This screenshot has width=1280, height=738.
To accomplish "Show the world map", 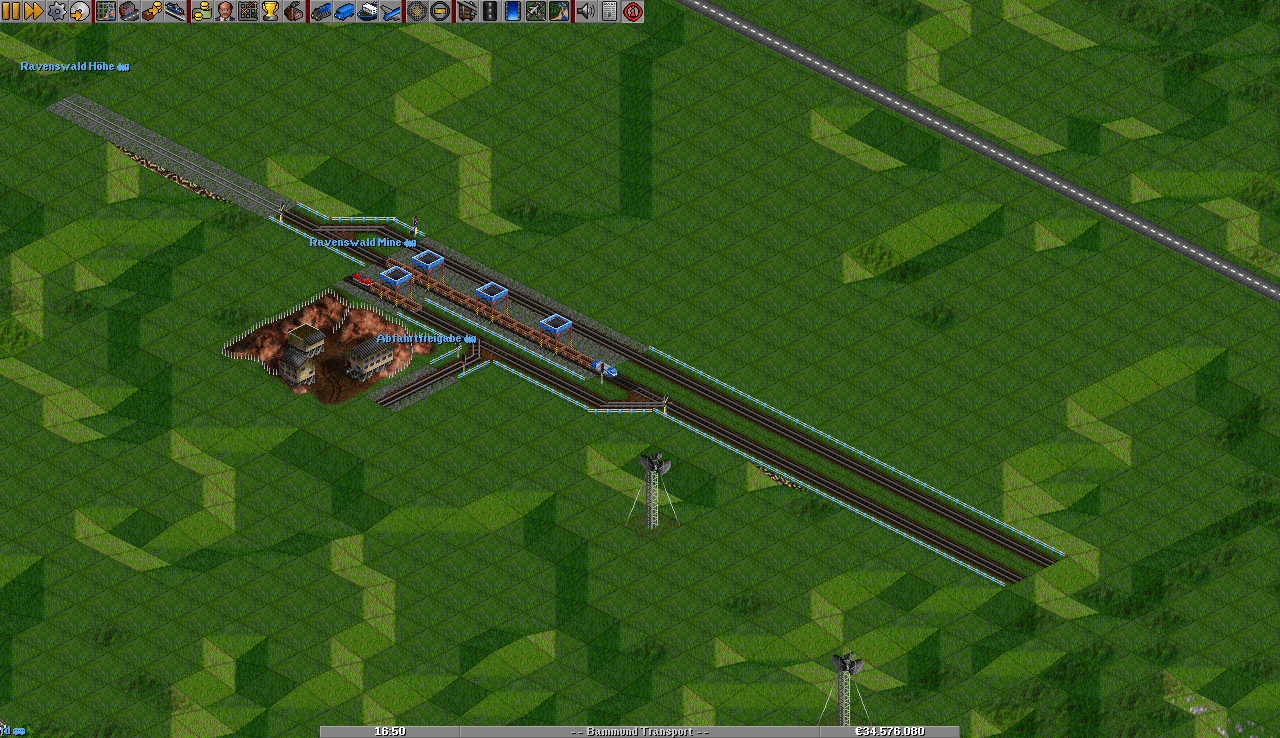I will 106,11.
